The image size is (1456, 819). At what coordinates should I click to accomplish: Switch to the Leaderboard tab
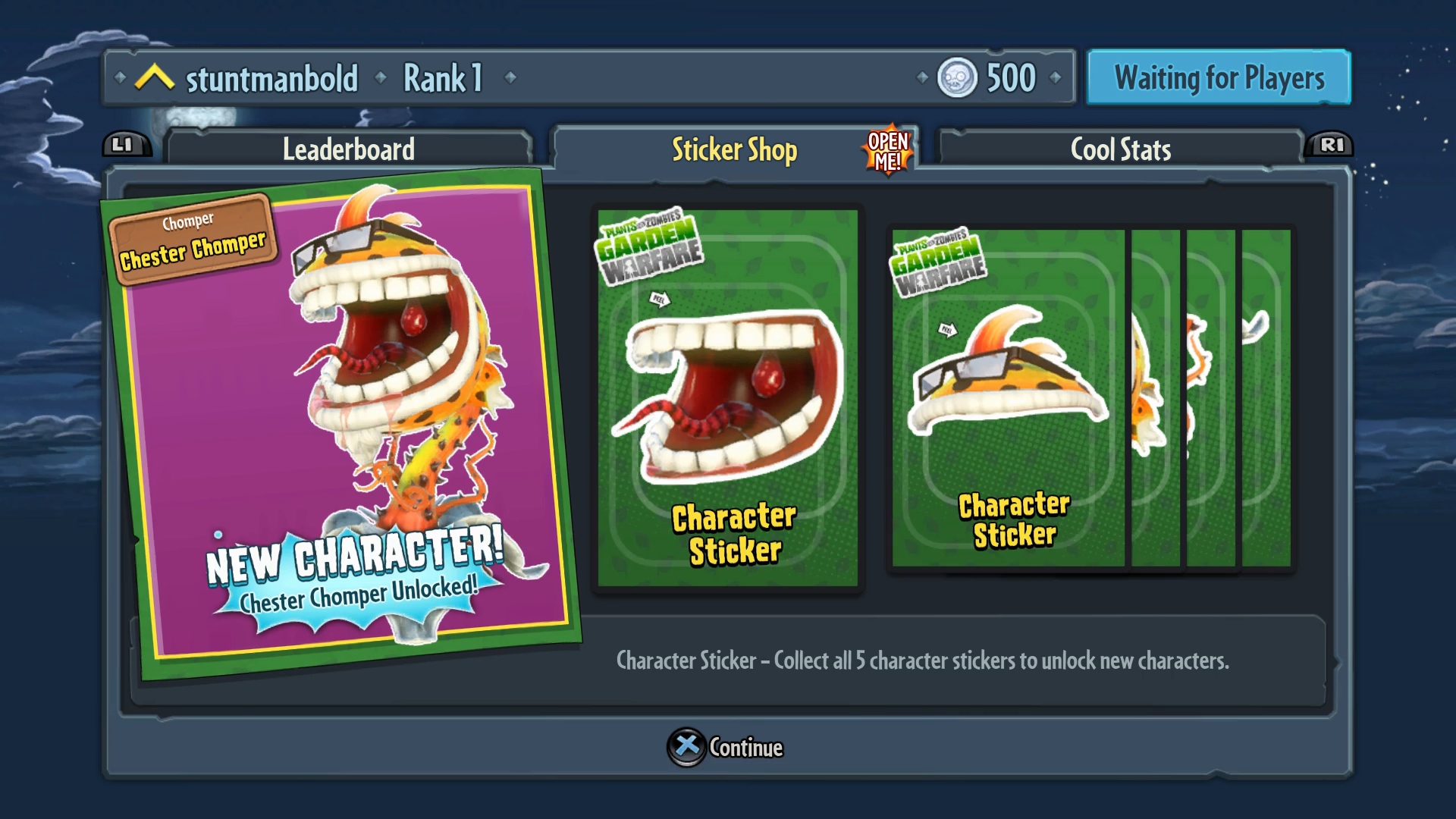point(348,149)
